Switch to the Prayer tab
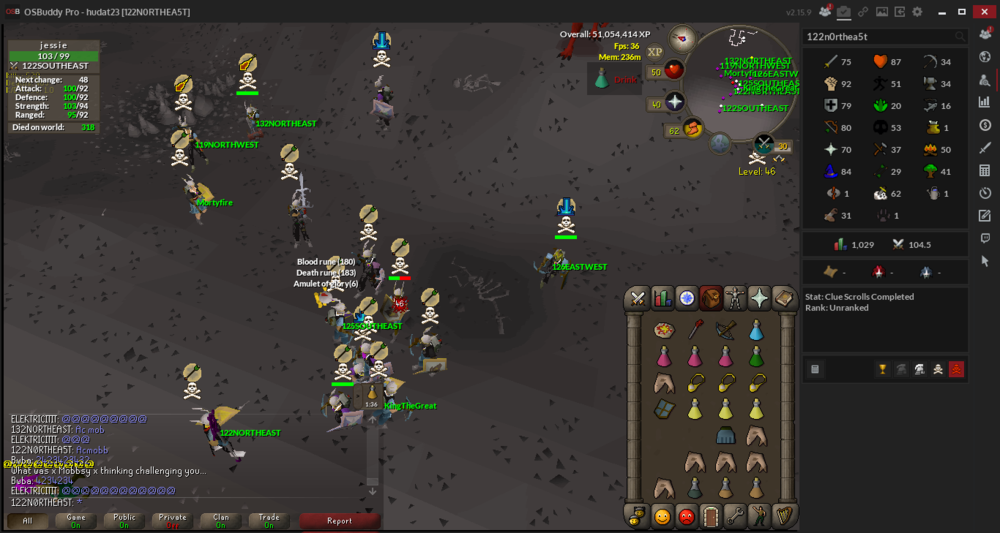This screenshot has height=533, width=1000. (760, 298)
